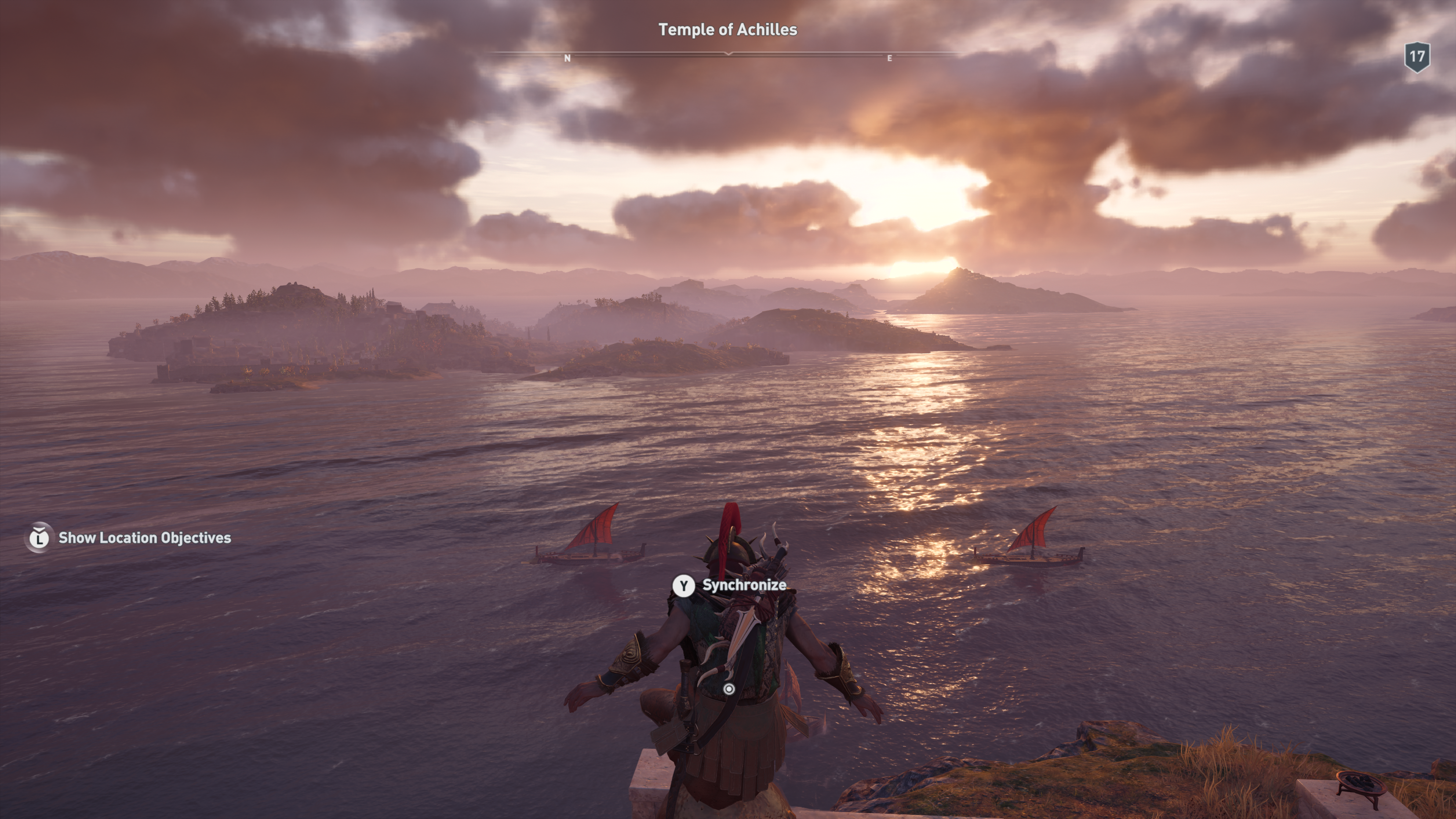Select the level 17 shield badge
Image resolution: width=1456 pixels, height=819 pixels.
tap(1417, 56)
